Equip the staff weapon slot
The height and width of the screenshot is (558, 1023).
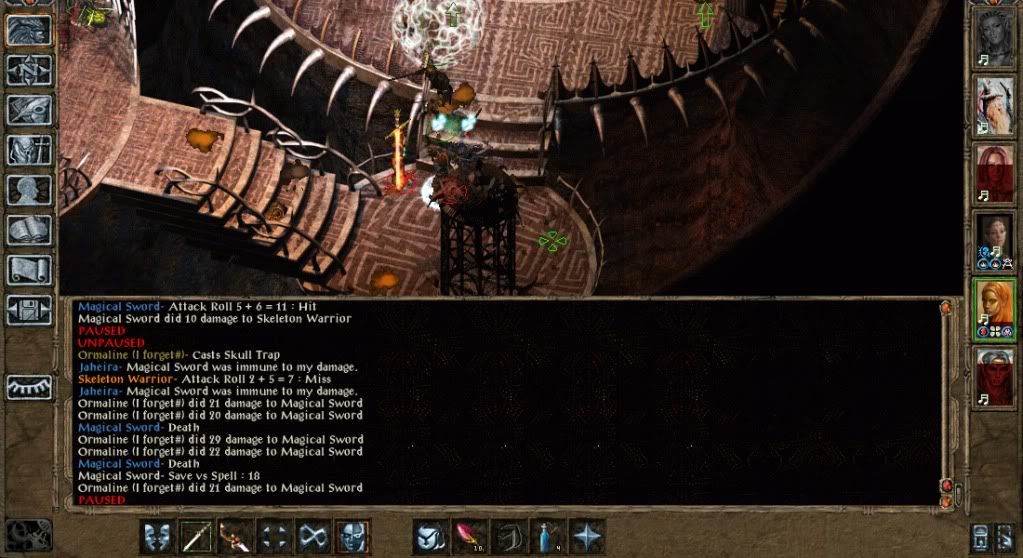pyautogui.click(x=195, y=536)
